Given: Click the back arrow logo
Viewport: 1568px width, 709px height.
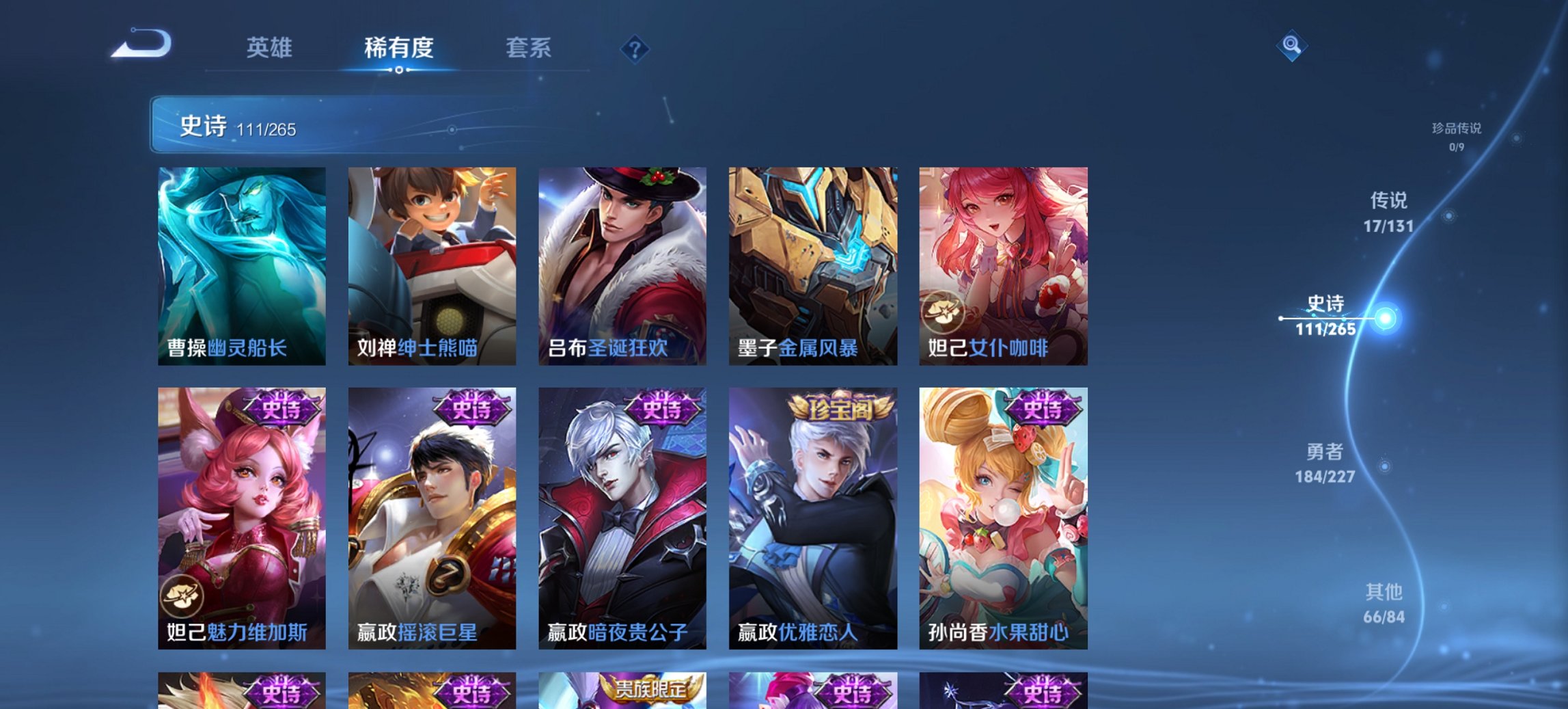Looking at the screenshot, I should (x=141, y=46).
